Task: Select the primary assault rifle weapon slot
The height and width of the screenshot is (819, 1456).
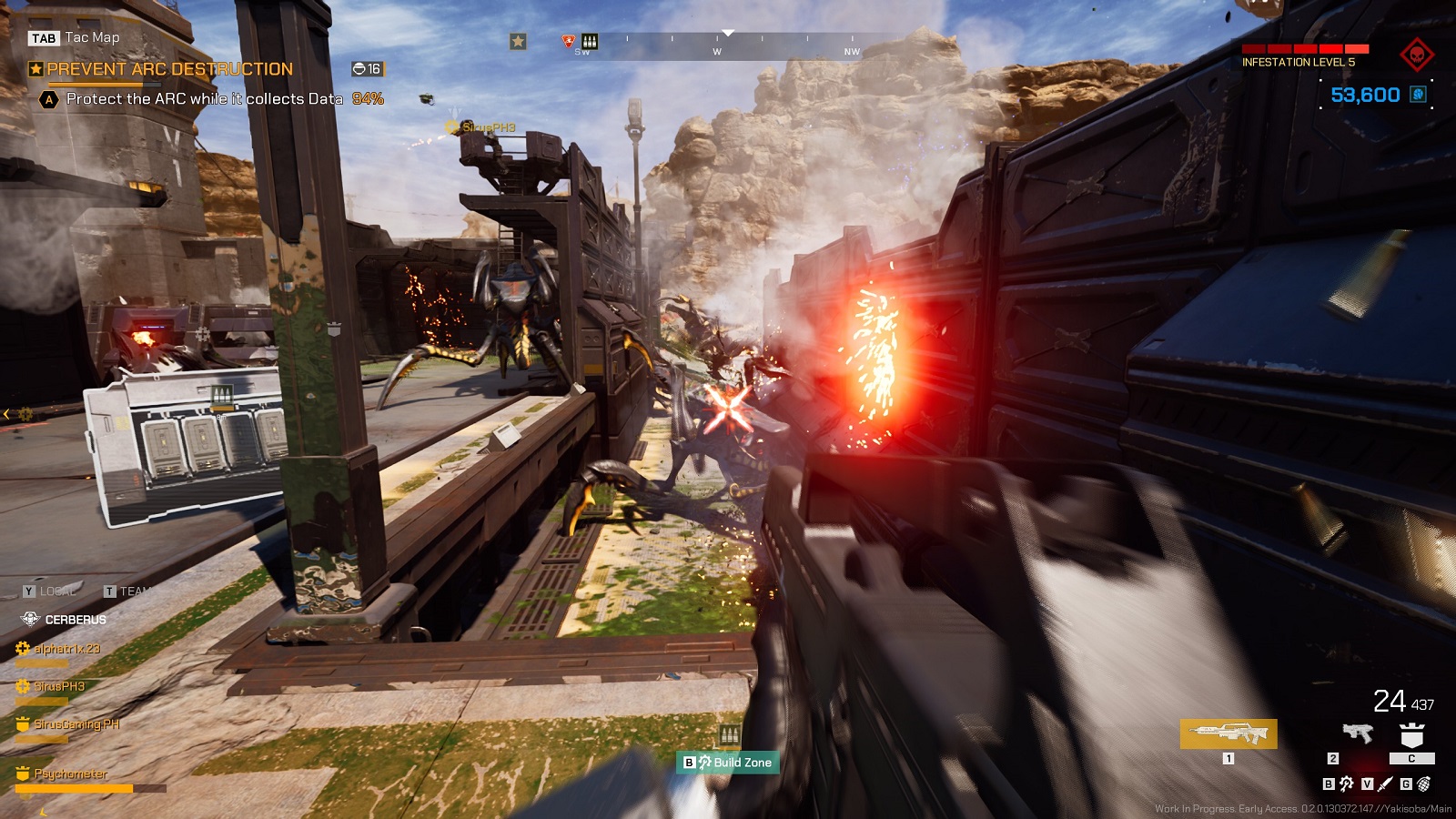Action: [x=1228, y=733]
